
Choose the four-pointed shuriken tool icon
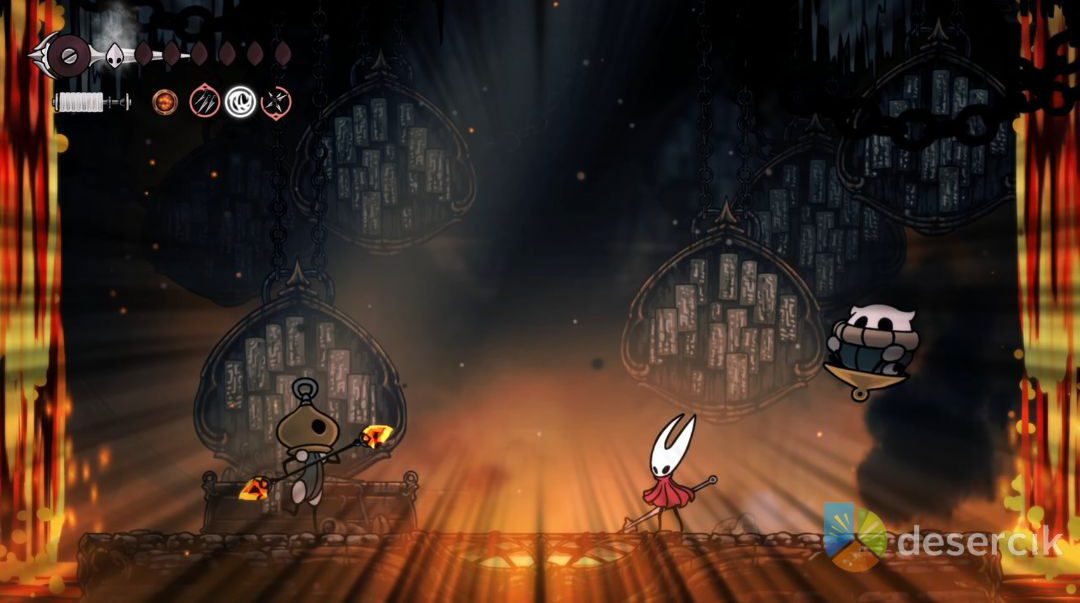click(275, 101)
